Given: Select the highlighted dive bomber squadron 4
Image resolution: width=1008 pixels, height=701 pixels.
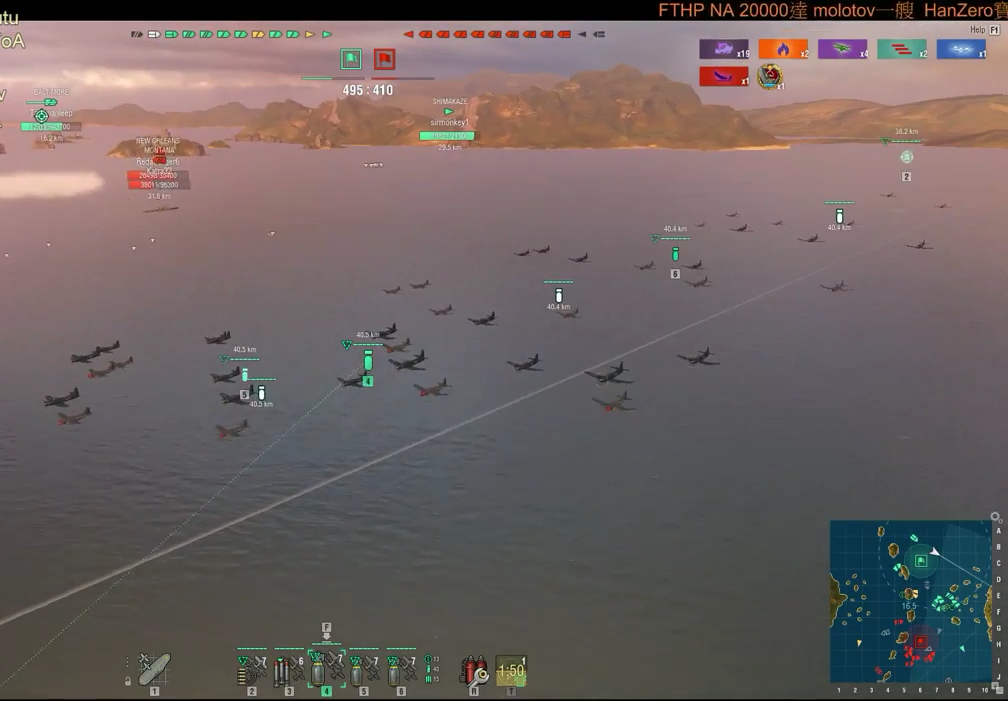Looking at the screenshot, I should click(326, 670).
